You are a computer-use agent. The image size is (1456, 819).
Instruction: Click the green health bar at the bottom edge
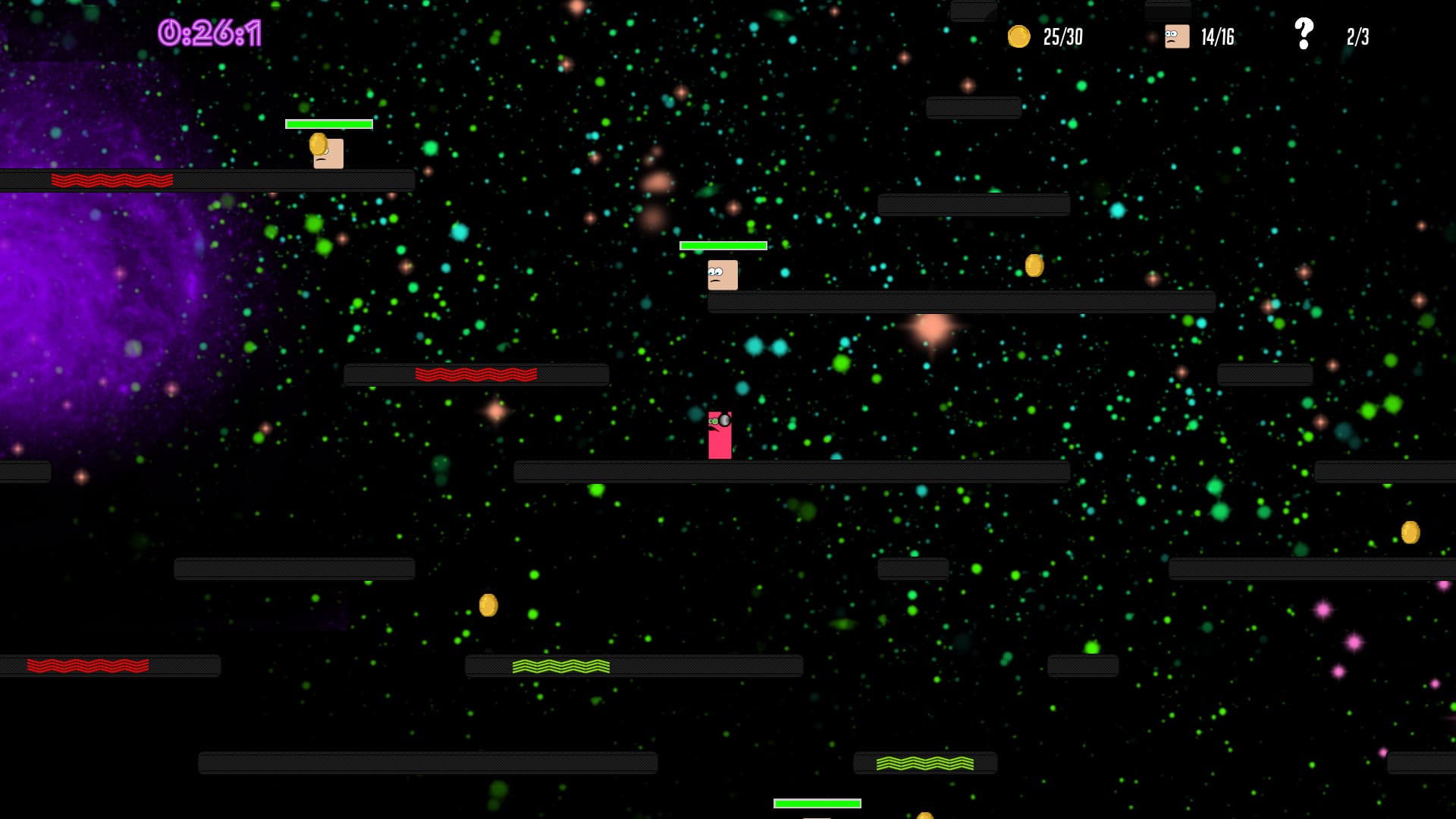click(x=815, y=802)
